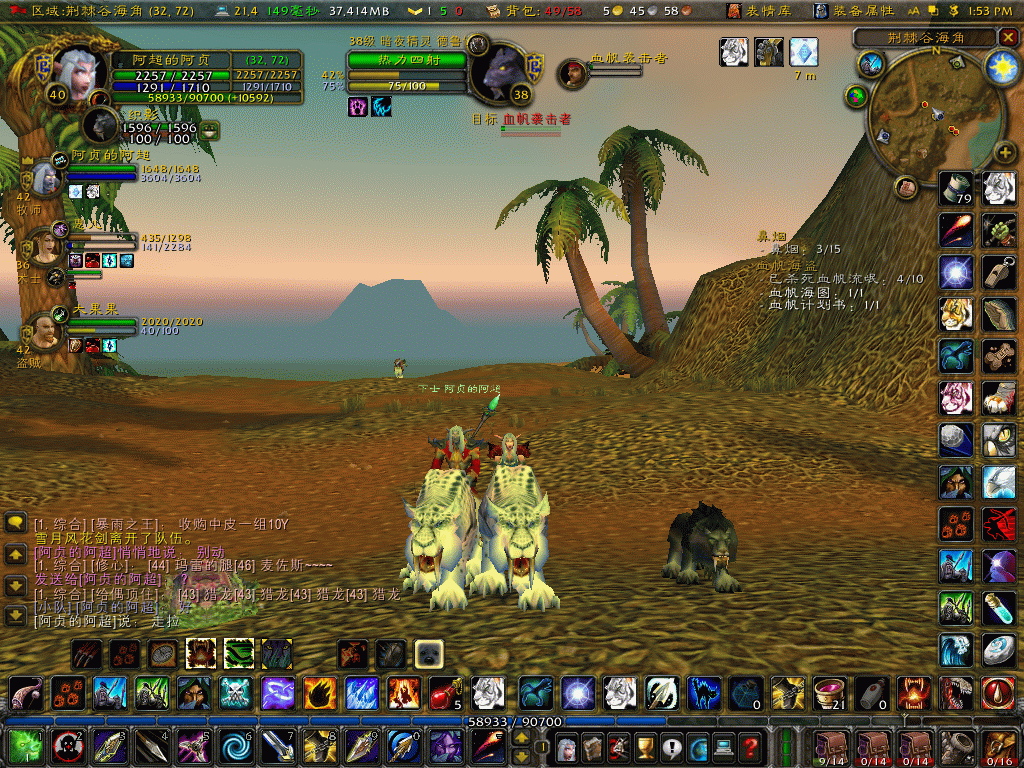Click the red question mark help button
The image size is (1024, 768).
click(x=750, y=746)
